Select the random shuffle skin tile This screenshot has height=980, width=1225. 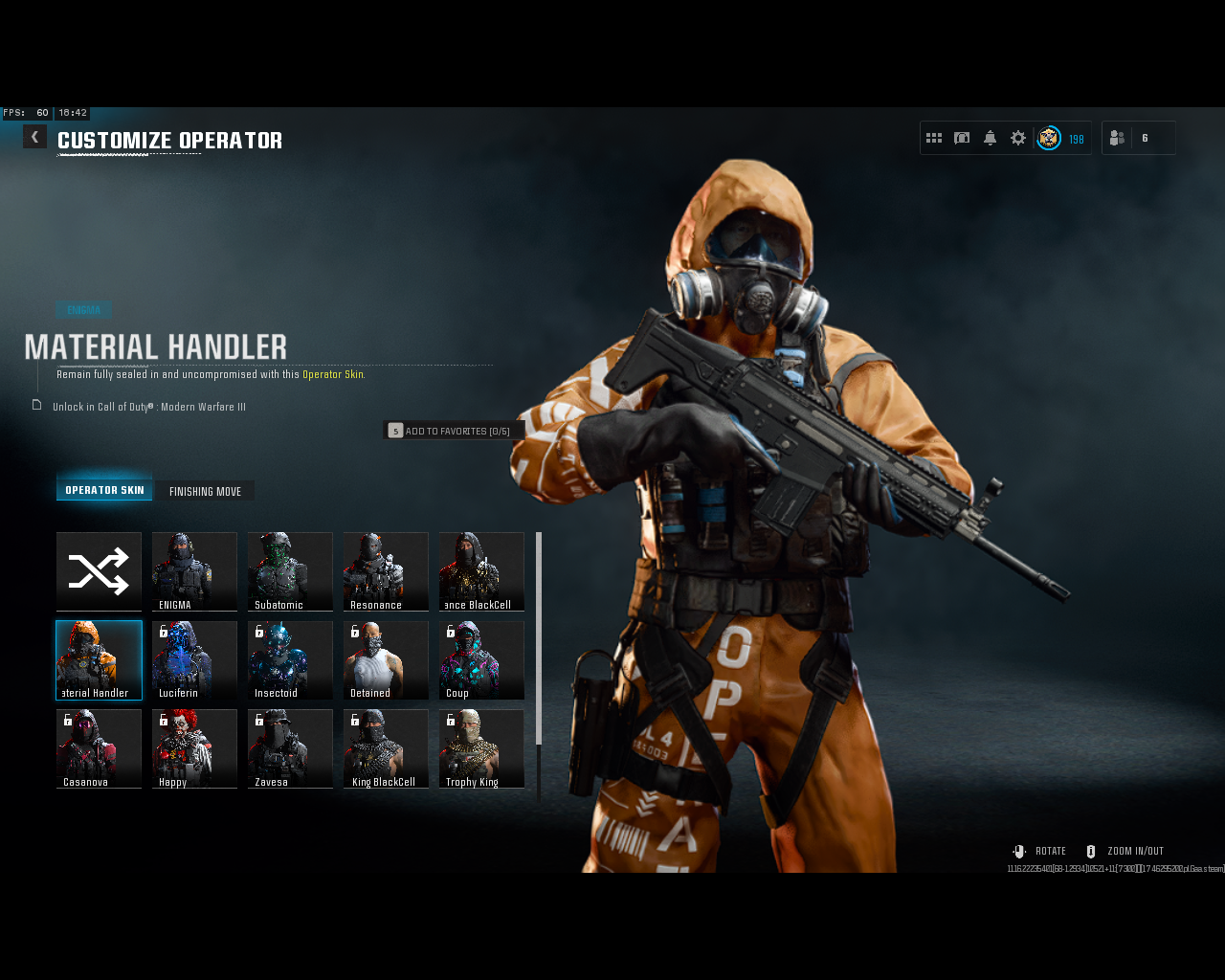point(99,571)
